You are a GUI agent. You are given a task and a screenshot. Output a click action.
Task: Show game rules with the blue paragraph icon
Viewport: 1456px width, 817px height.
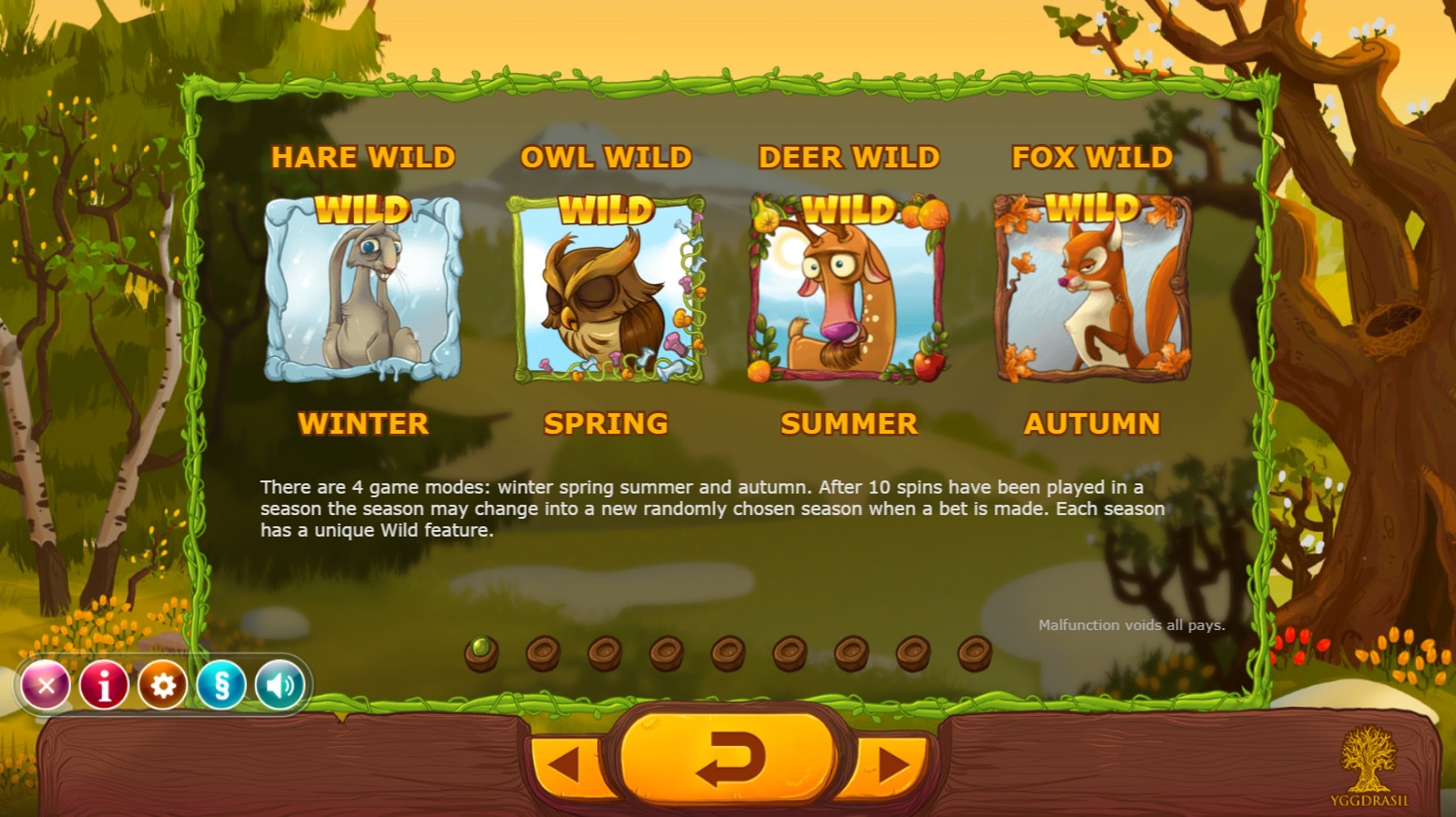(x=221, y=686)
